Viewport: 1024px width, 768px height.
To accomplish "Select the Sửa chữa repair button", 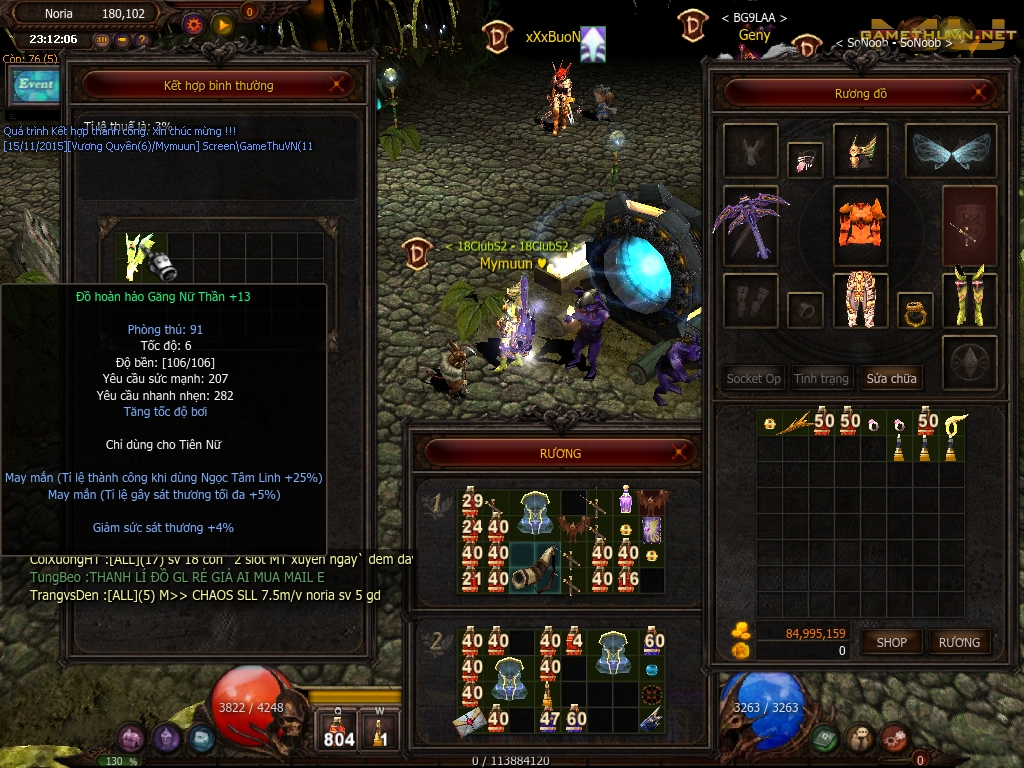I will pos(891,378).
